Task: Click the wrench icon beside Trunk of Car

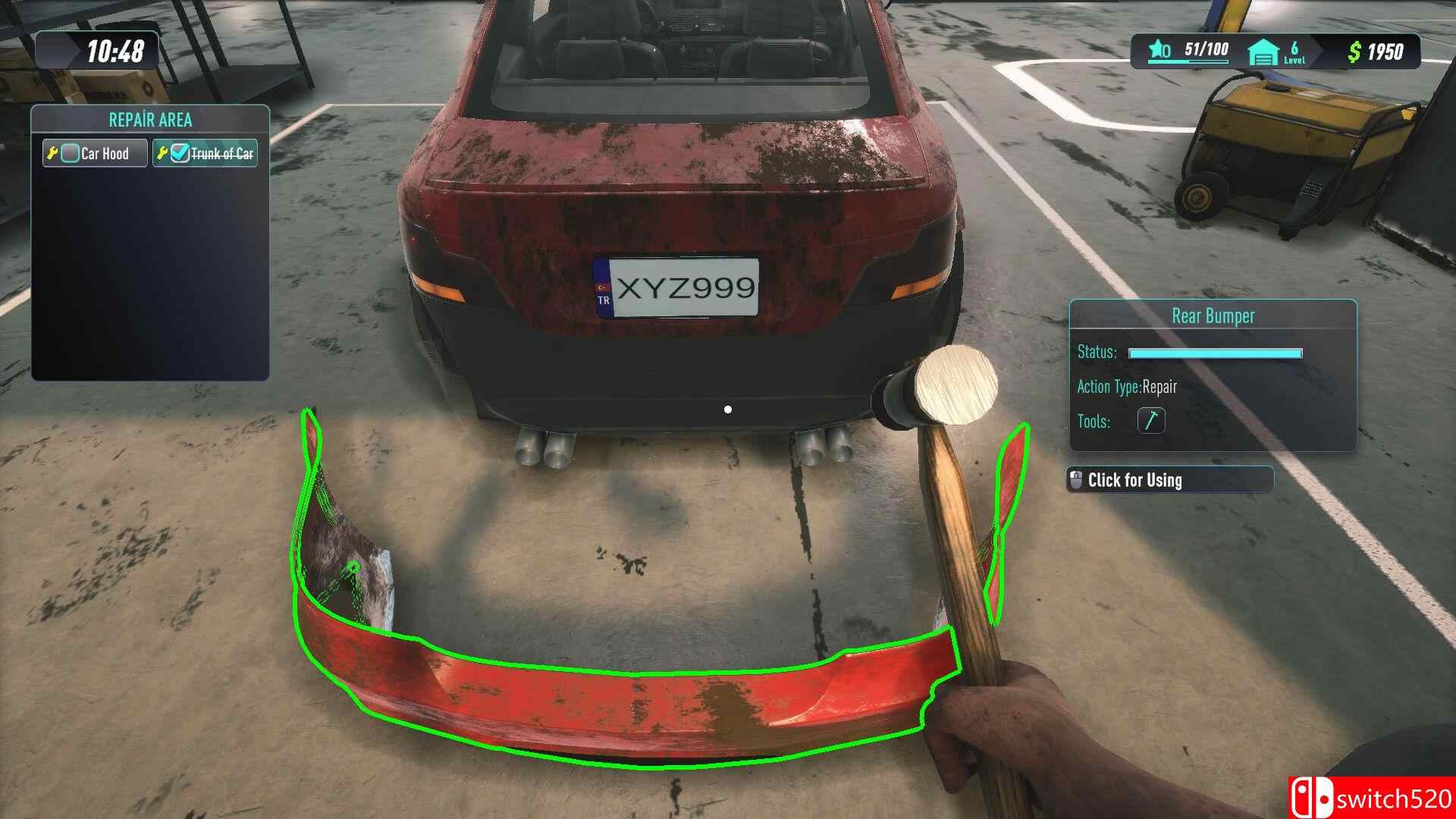Action: [163, 152]
